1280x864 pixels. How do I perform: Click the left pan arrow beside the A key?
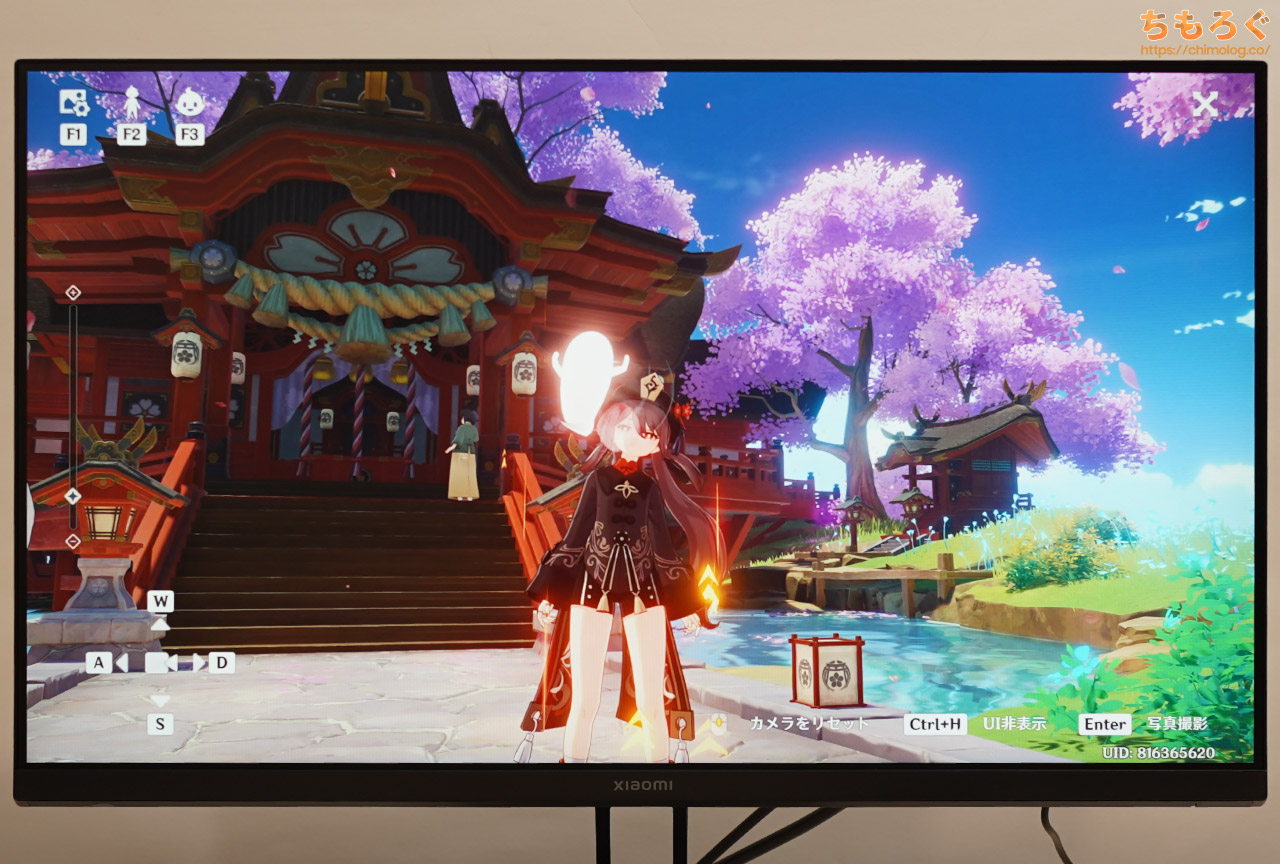pyautogui.click(x=122, y=662)
